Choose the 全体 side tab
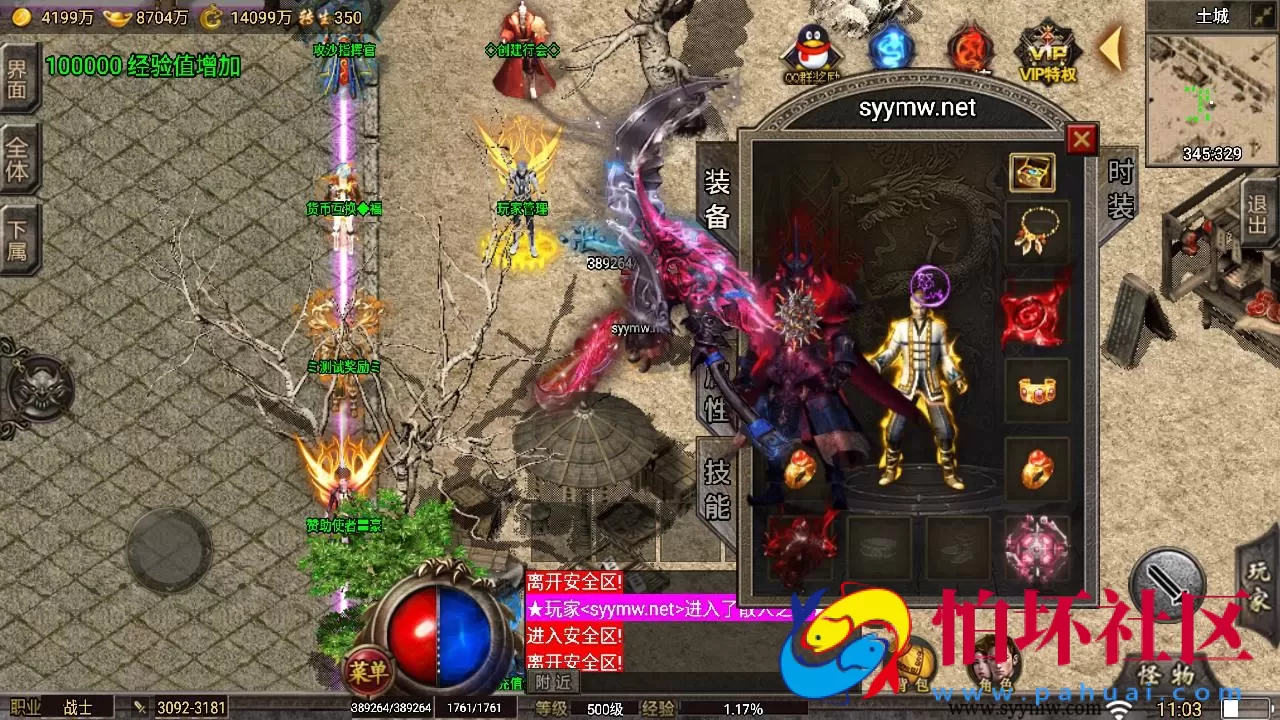This screenshot has height=720, width=1280. [17, 160]
